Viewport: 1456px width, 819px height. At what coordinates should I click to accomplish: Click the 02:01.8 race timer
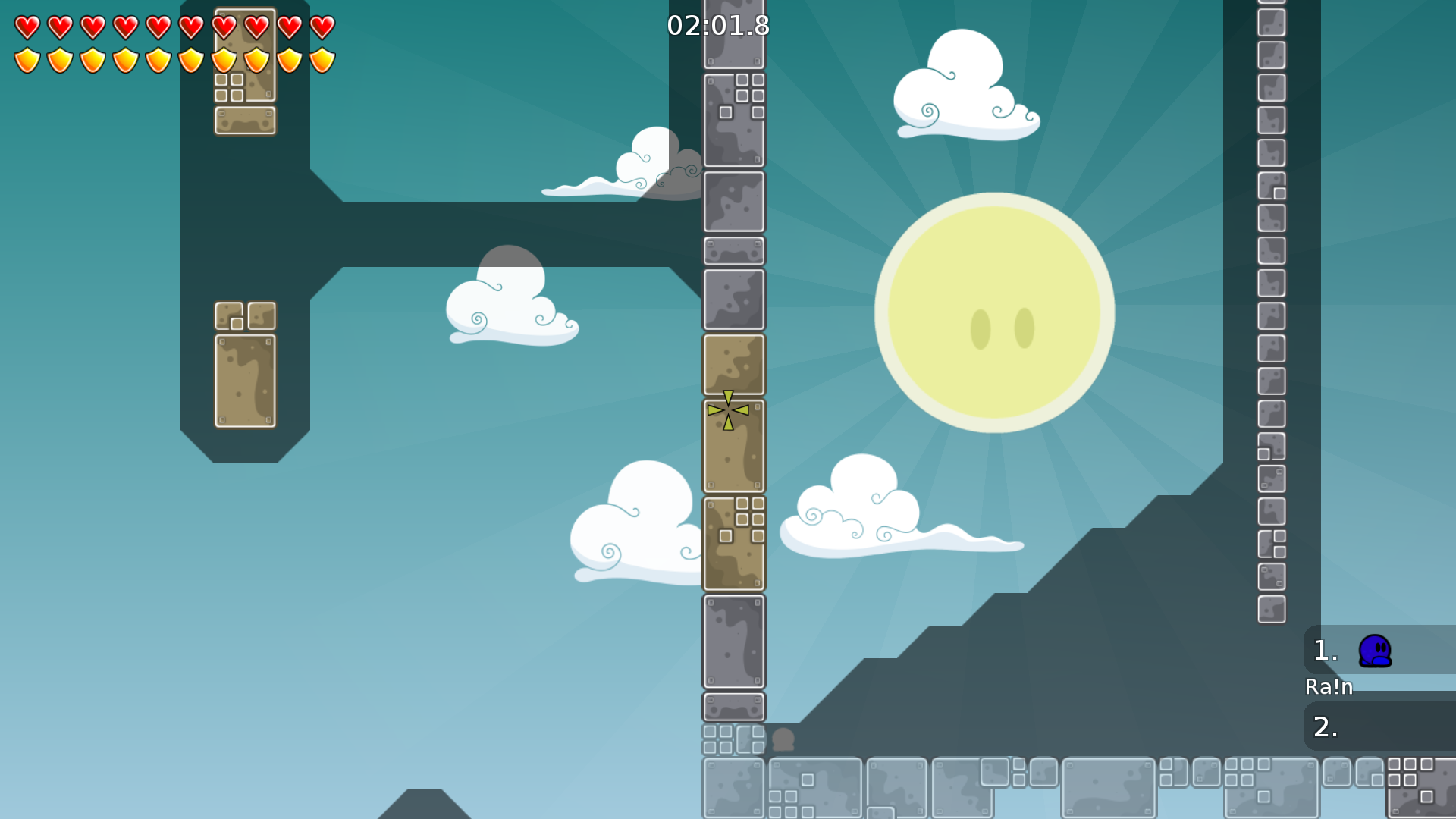click(717, 25)
